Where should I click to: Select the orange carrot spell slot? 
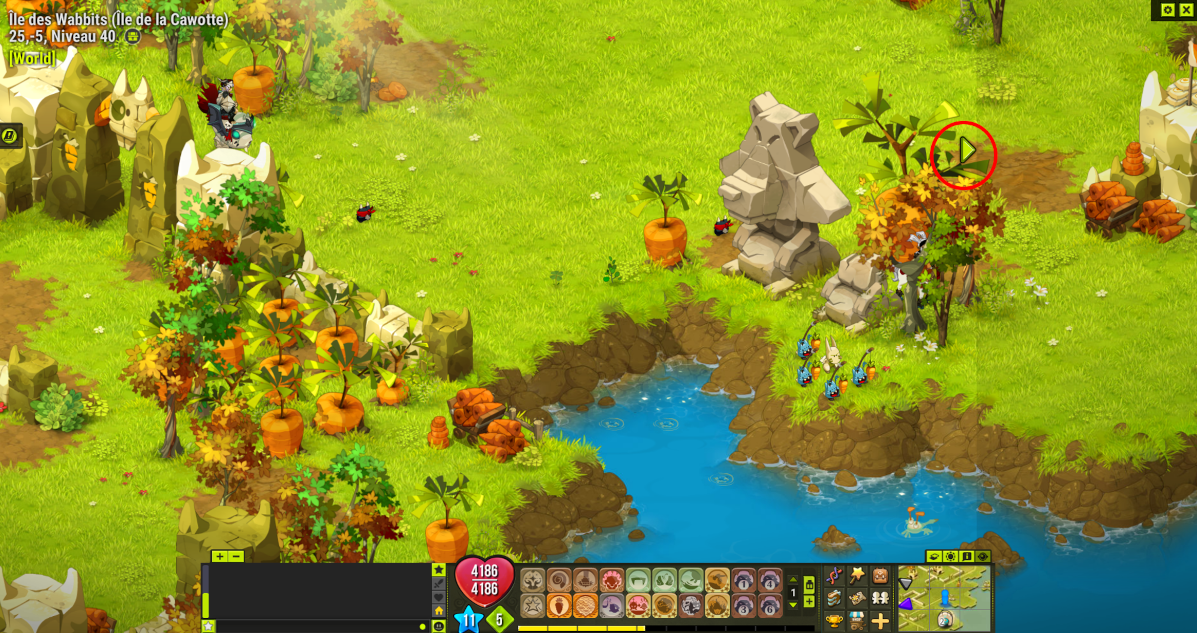pyautogui.click(x=559, y=606)
